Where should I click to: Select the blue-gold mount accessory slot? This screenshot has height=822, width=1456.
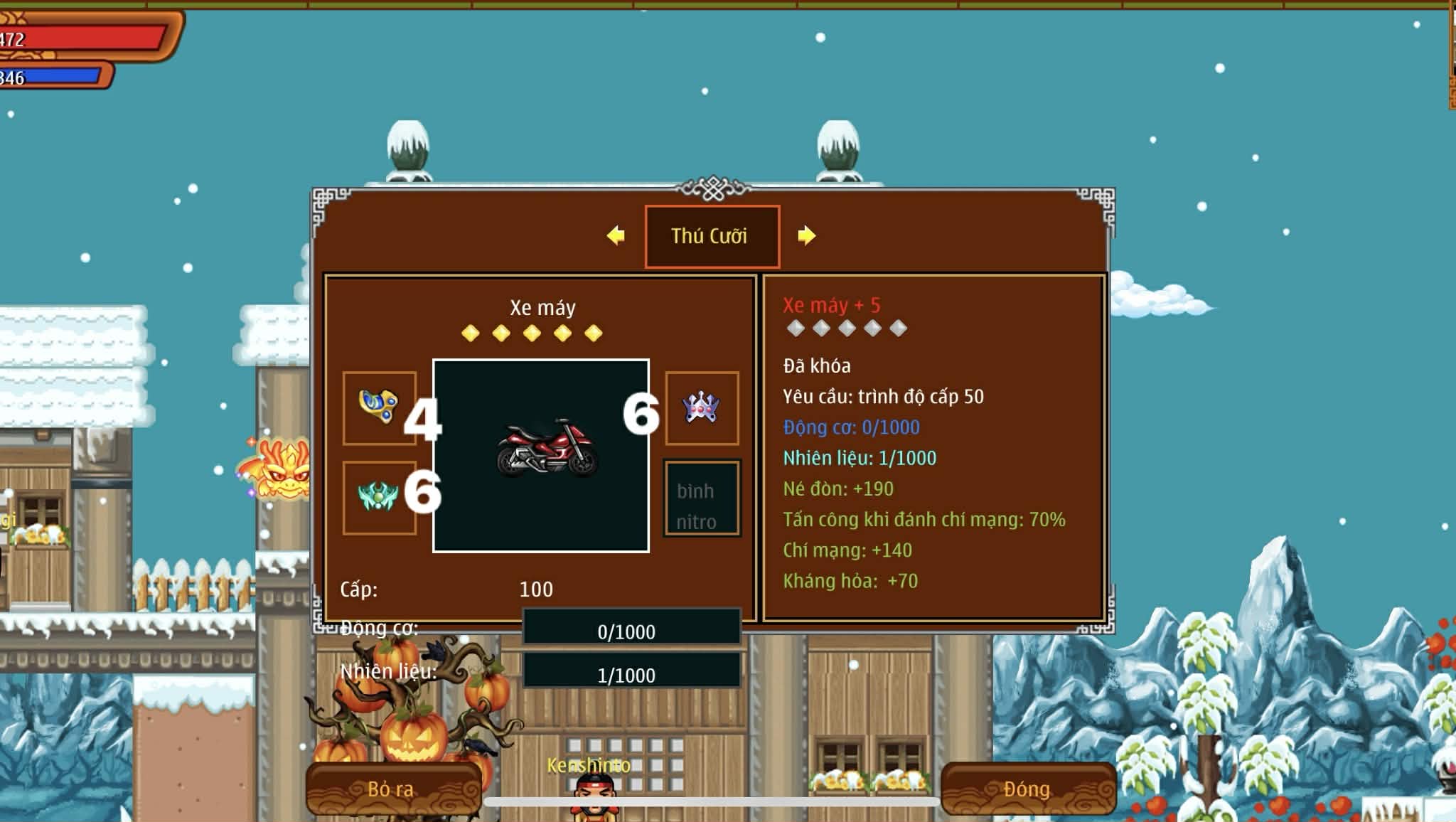pos(379,407)
